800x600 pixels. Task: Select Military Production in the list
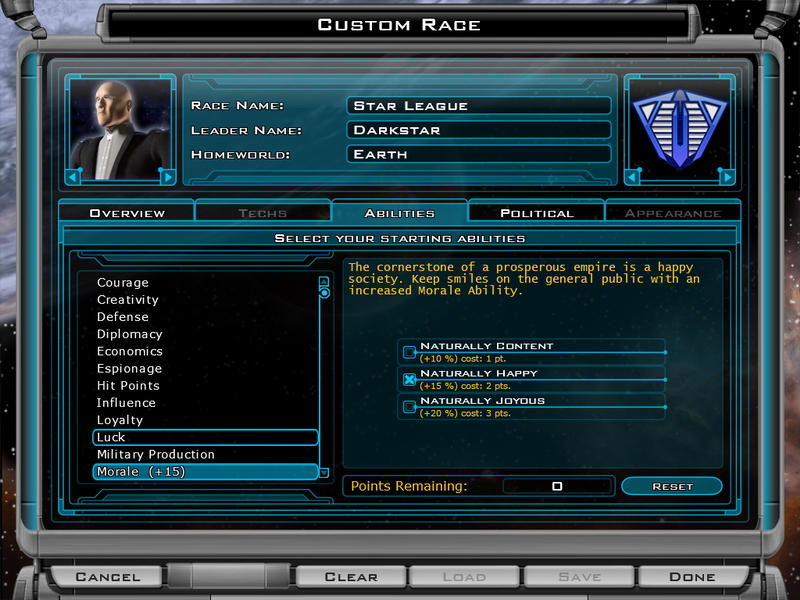155,455
